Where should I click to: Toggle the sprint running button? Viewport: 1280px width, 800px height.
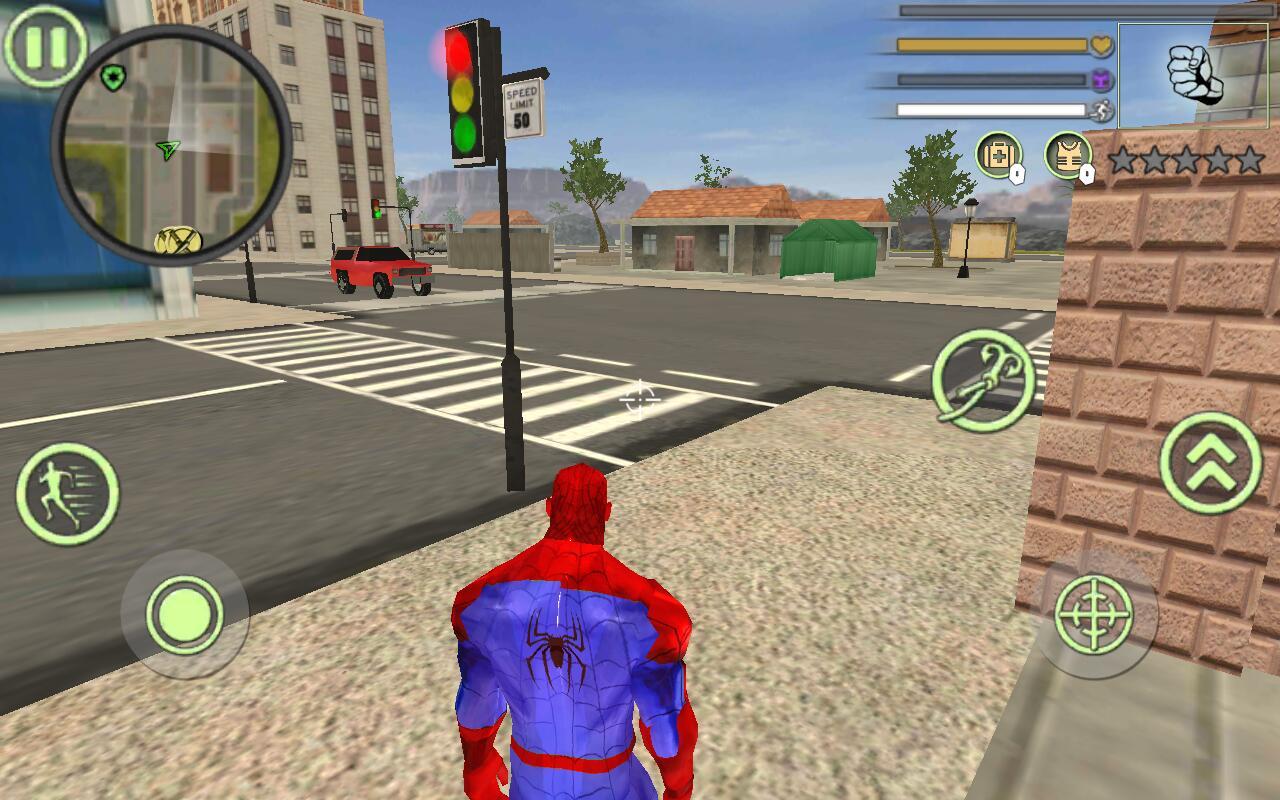coord(67,493)
